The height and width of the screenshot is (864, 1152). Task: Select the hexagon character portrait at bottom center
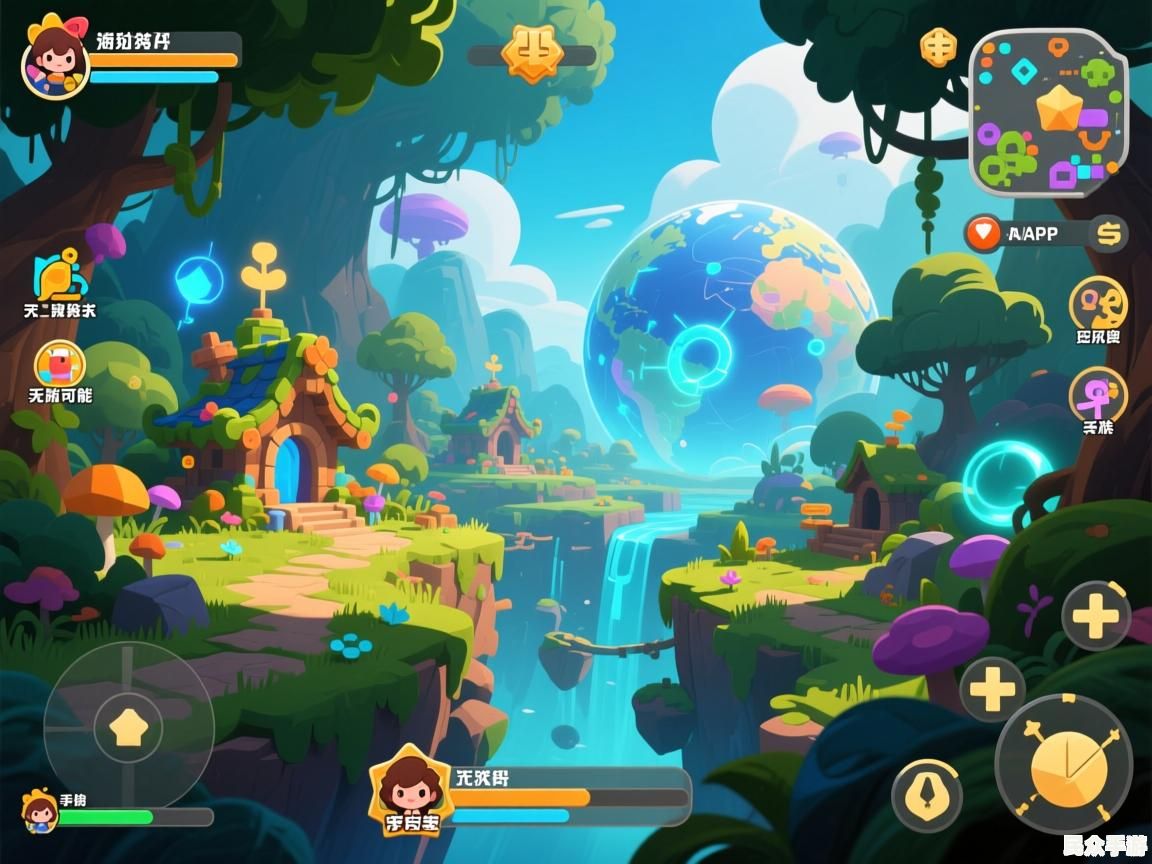(411, 793)
